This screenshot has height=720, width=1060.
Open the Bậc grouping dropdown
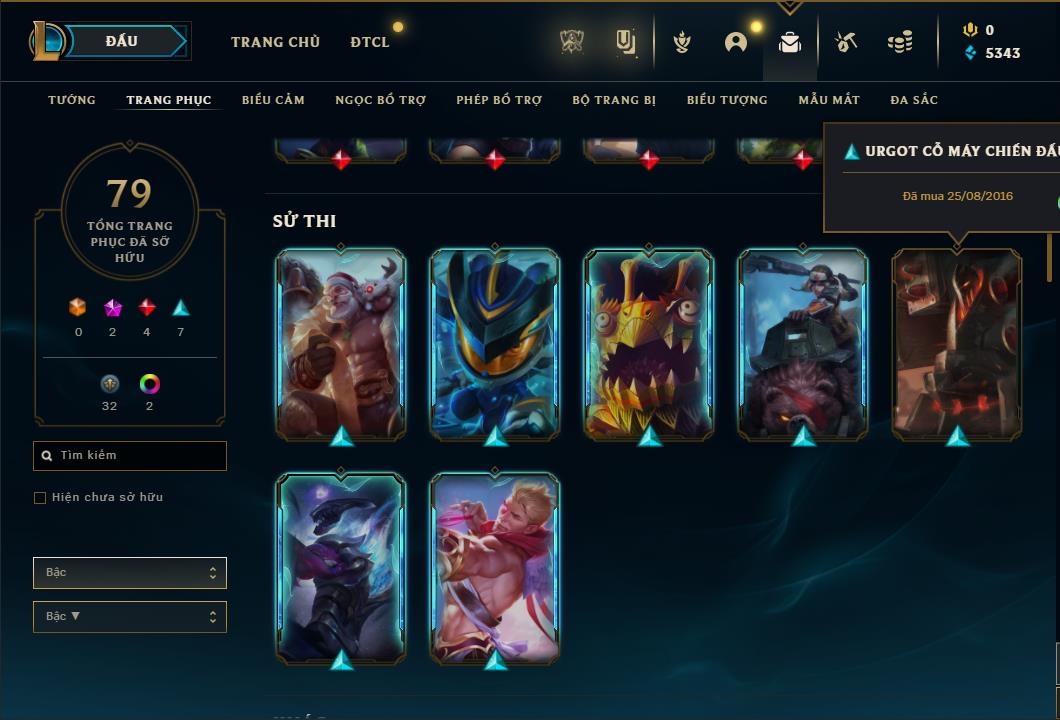130,573
